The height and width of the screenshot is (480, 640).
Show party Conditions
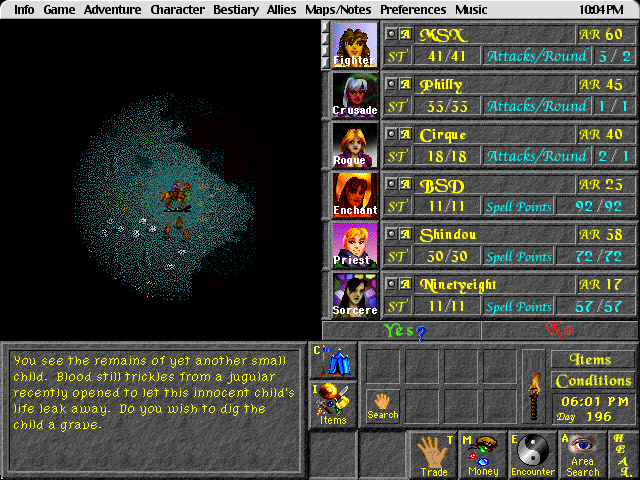coord(594,381)
